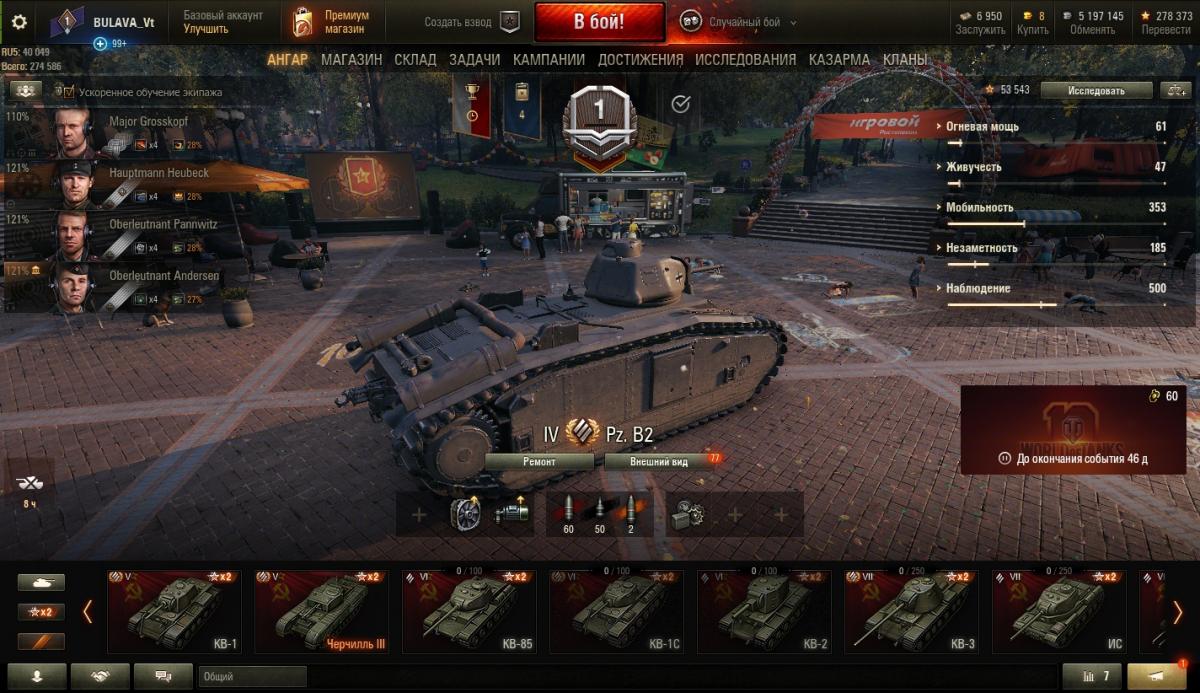Select the КВ-2 tank in carousel
Viewport: 1200px width, 693px height.
763,612
